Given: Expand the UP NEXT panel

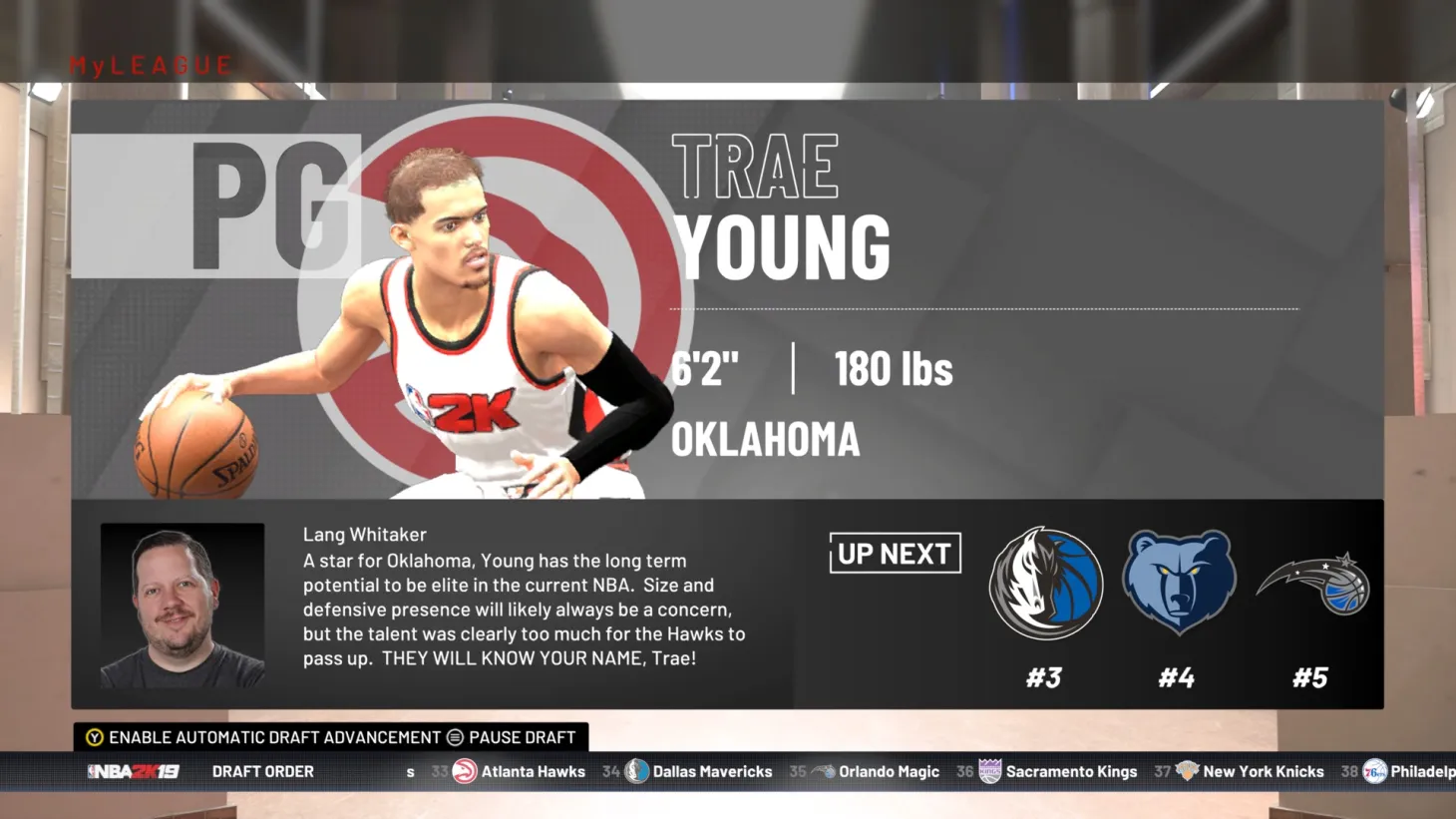Looking at the screenshot, I should tap(895, 554).
